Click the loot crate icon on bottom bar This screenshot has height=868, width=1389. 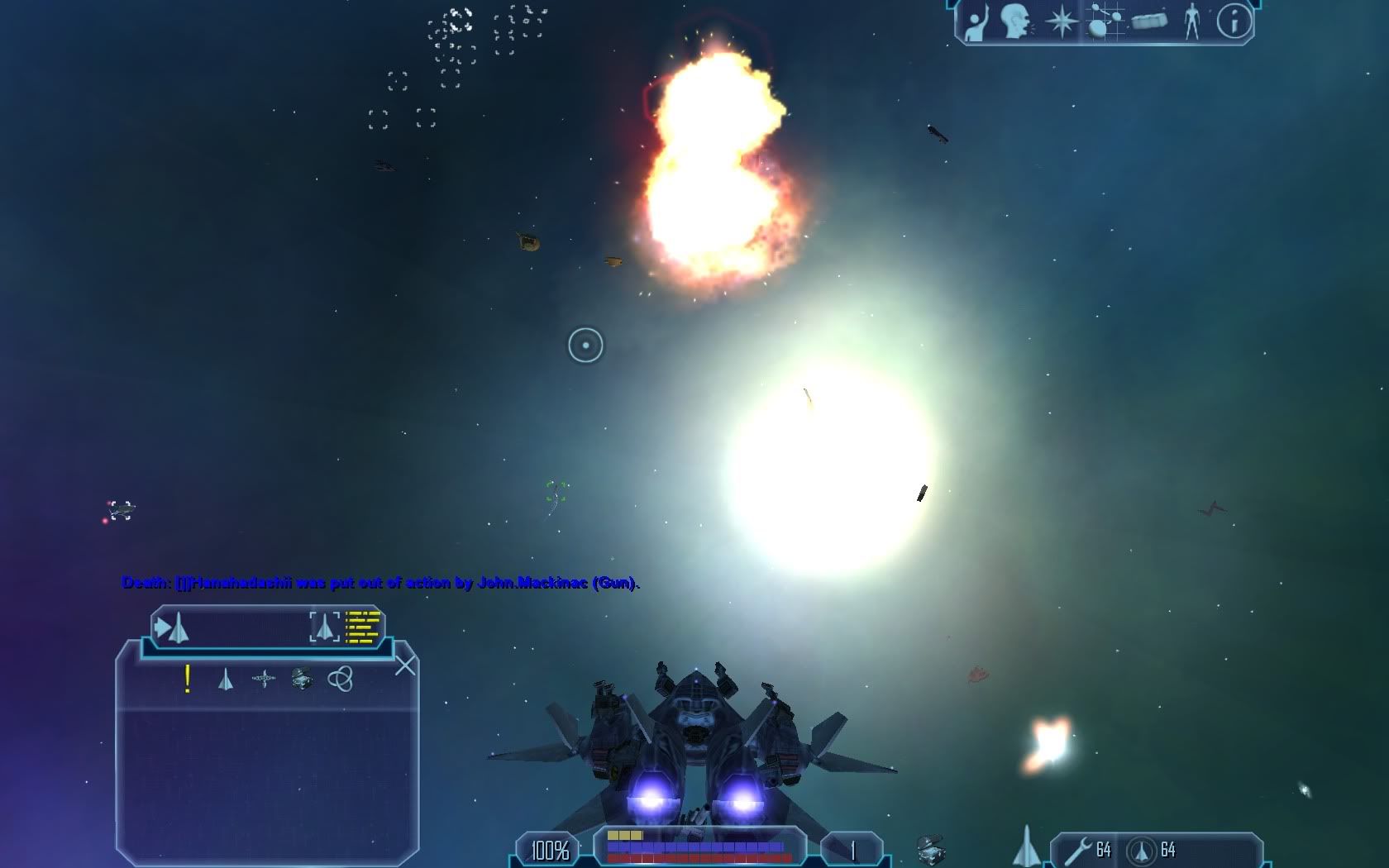tap(931, 850)
